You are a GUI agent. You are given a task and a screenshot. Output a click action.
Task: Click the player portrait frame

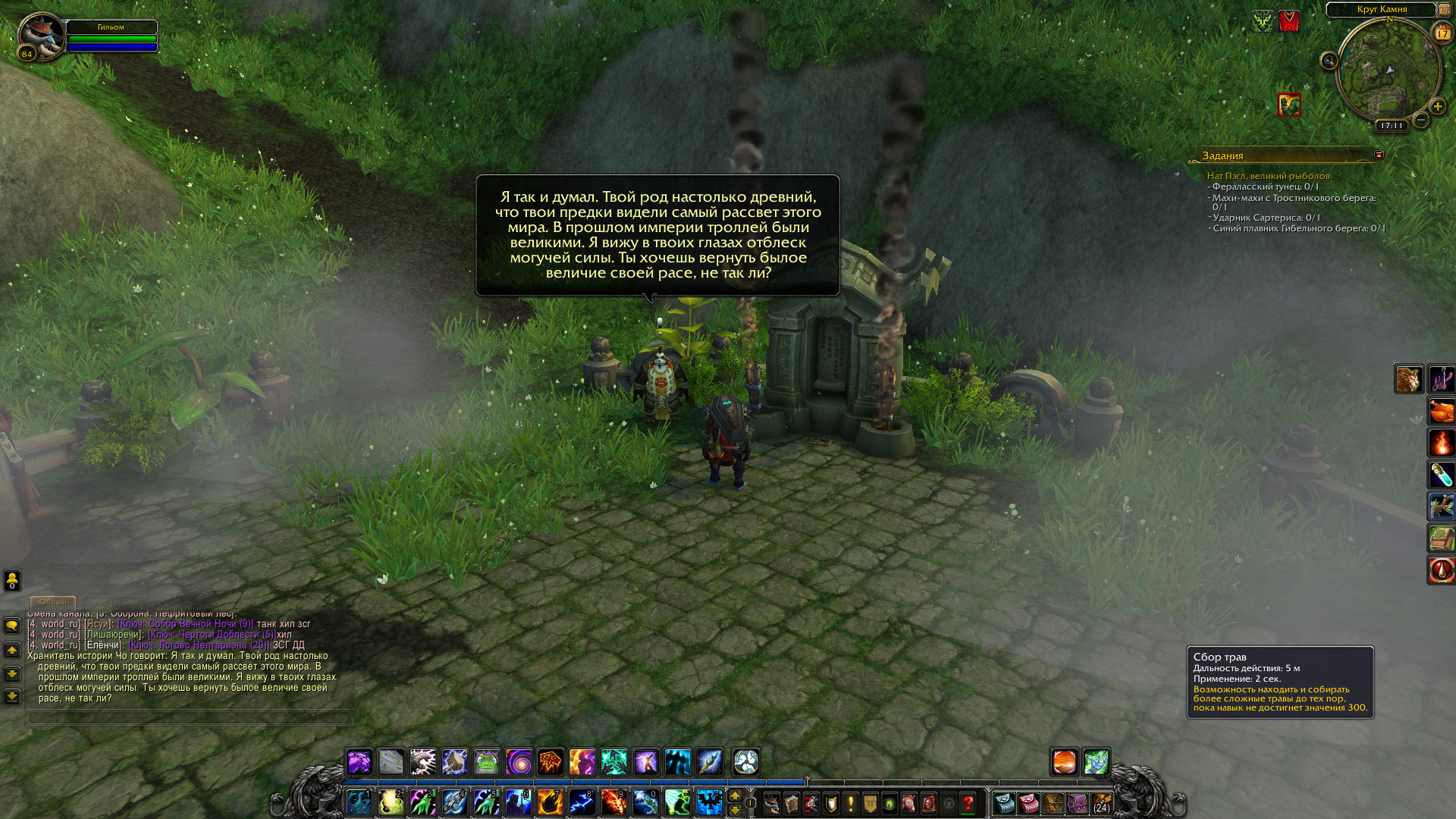pos(41,36)
